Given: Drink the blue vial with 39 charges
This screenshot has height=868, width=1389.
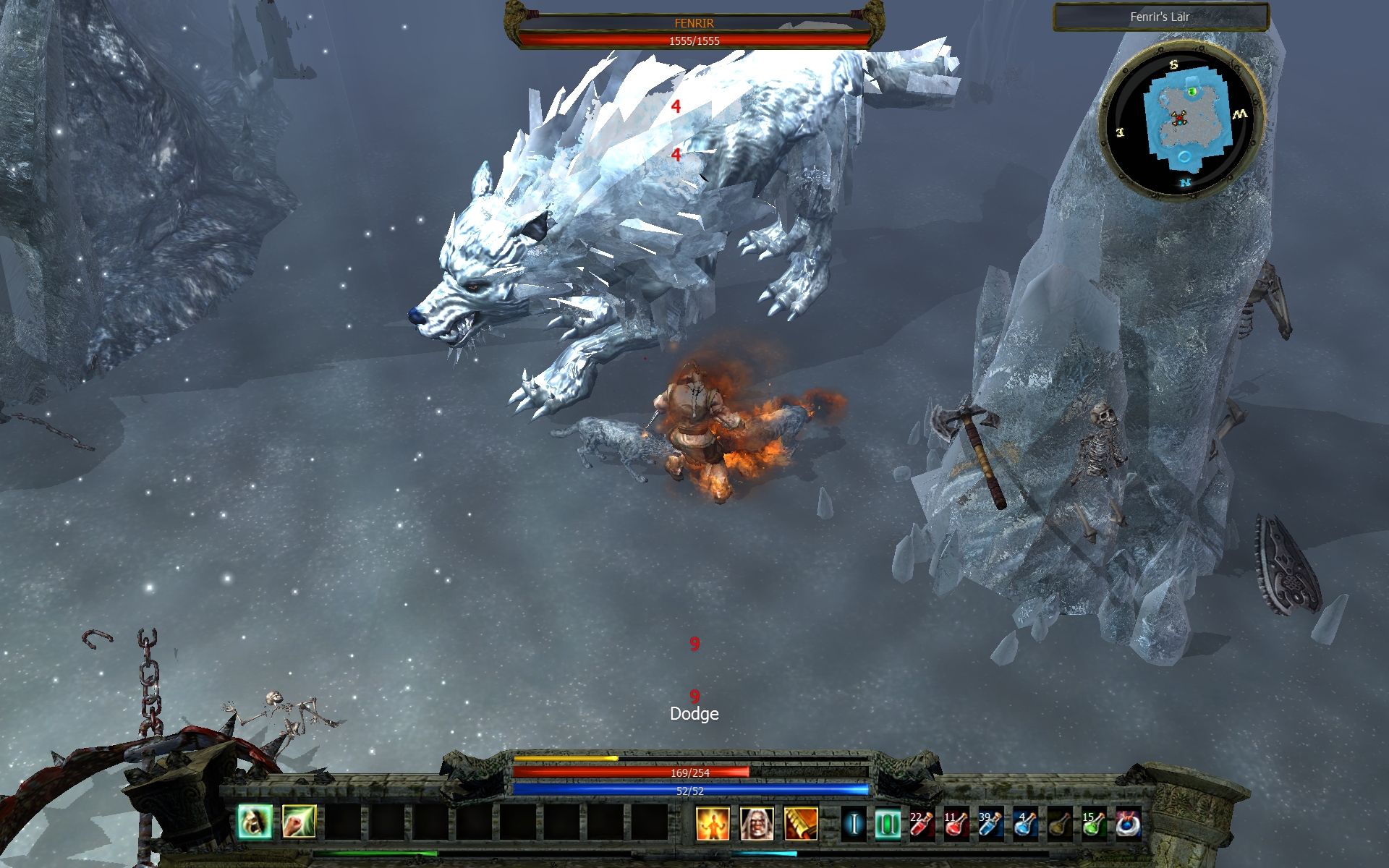Looking at the screenshot, I should click(x=990, y=824).
